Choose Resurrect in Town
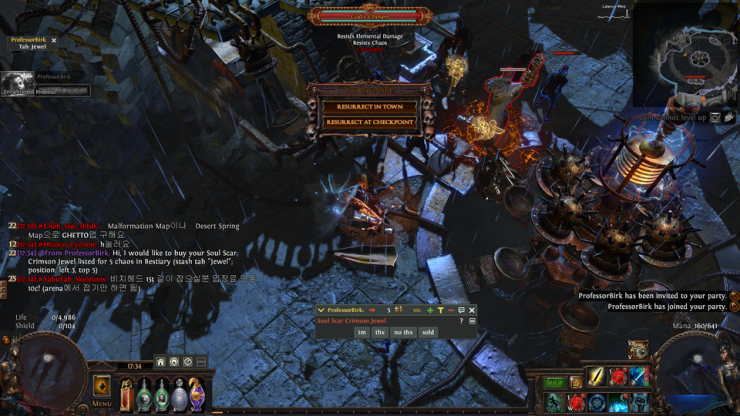The height and width of the screenshot is (416, 740). pos(369,106)
